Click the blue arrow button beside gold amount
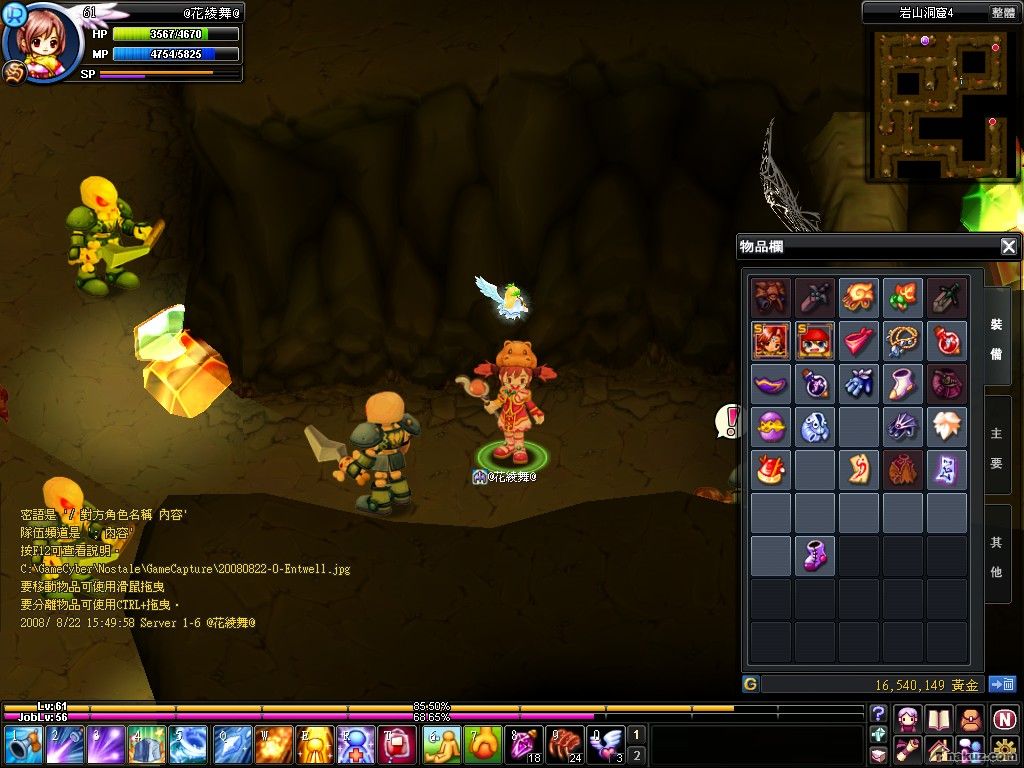Viewport: 1024px width, 768px height. (x=1002, y=685)
